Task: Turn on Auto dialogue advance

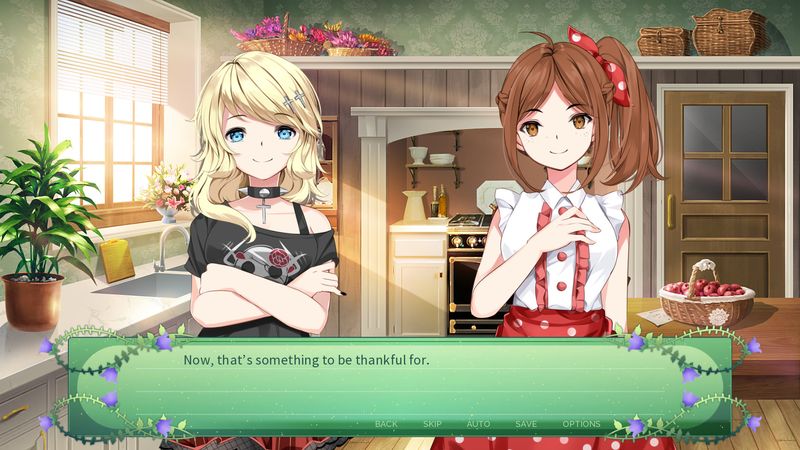Action: click(478, 424)
